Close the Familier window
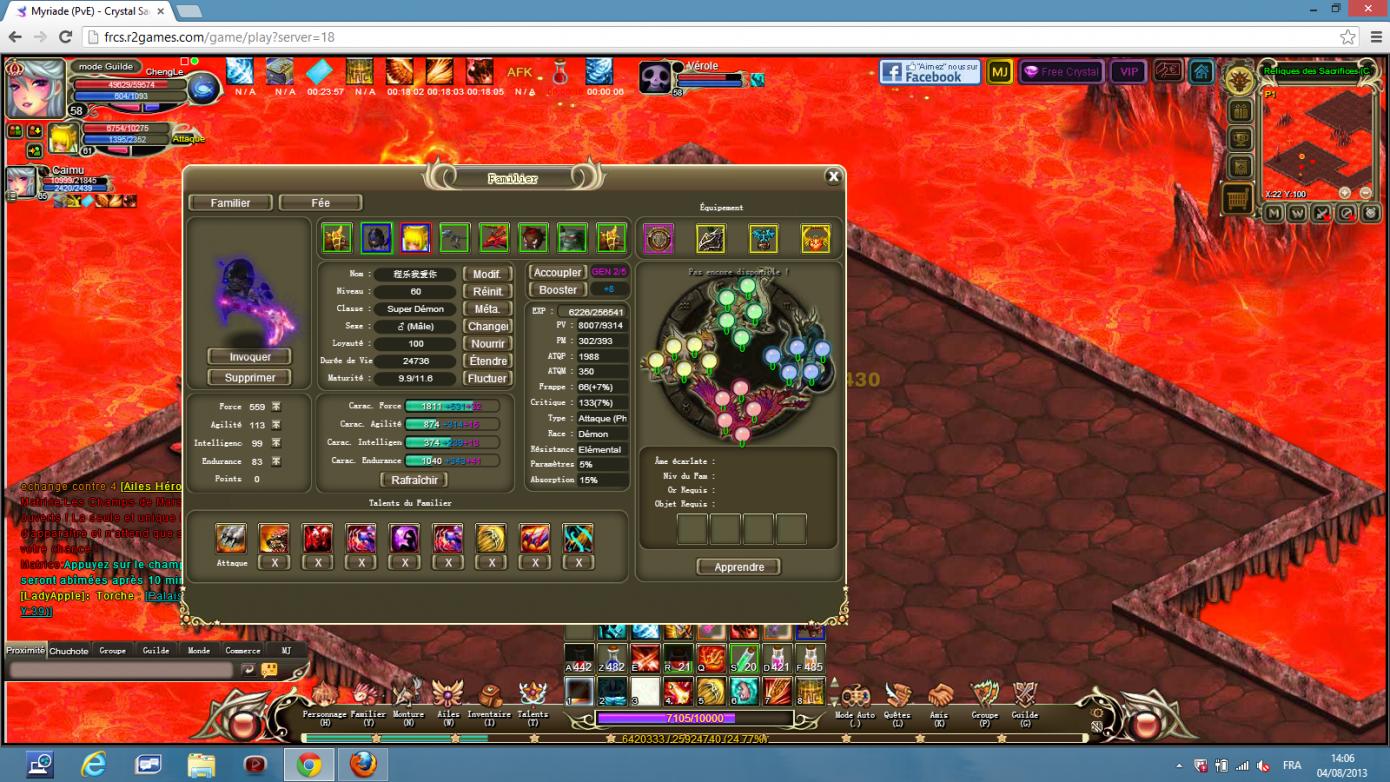1390x782 pixels. pyautogui.click(x=833, y=177)
